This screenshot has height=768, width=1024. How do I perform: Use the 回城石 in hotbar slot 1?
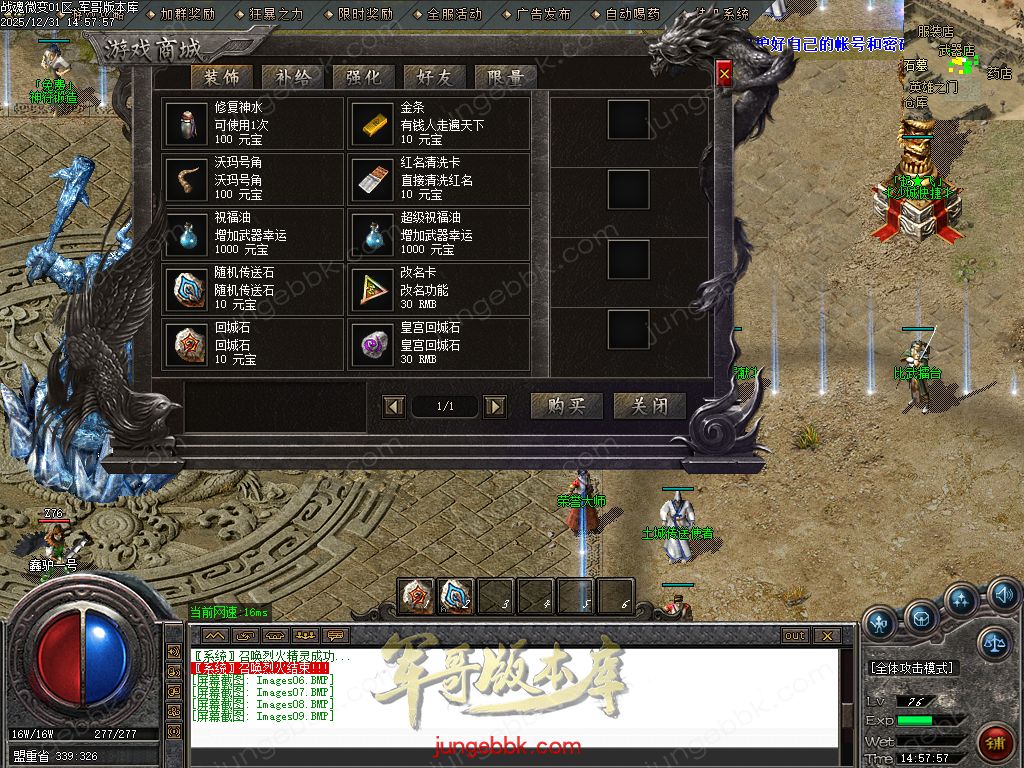pos(416,595)
